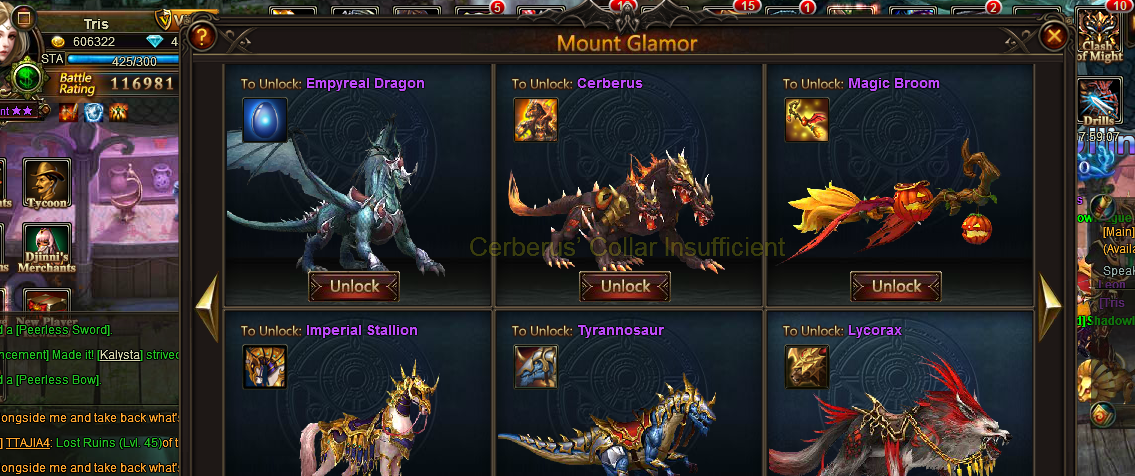Unlock the Cerberus mount
1135x476 pixels.
625,286
